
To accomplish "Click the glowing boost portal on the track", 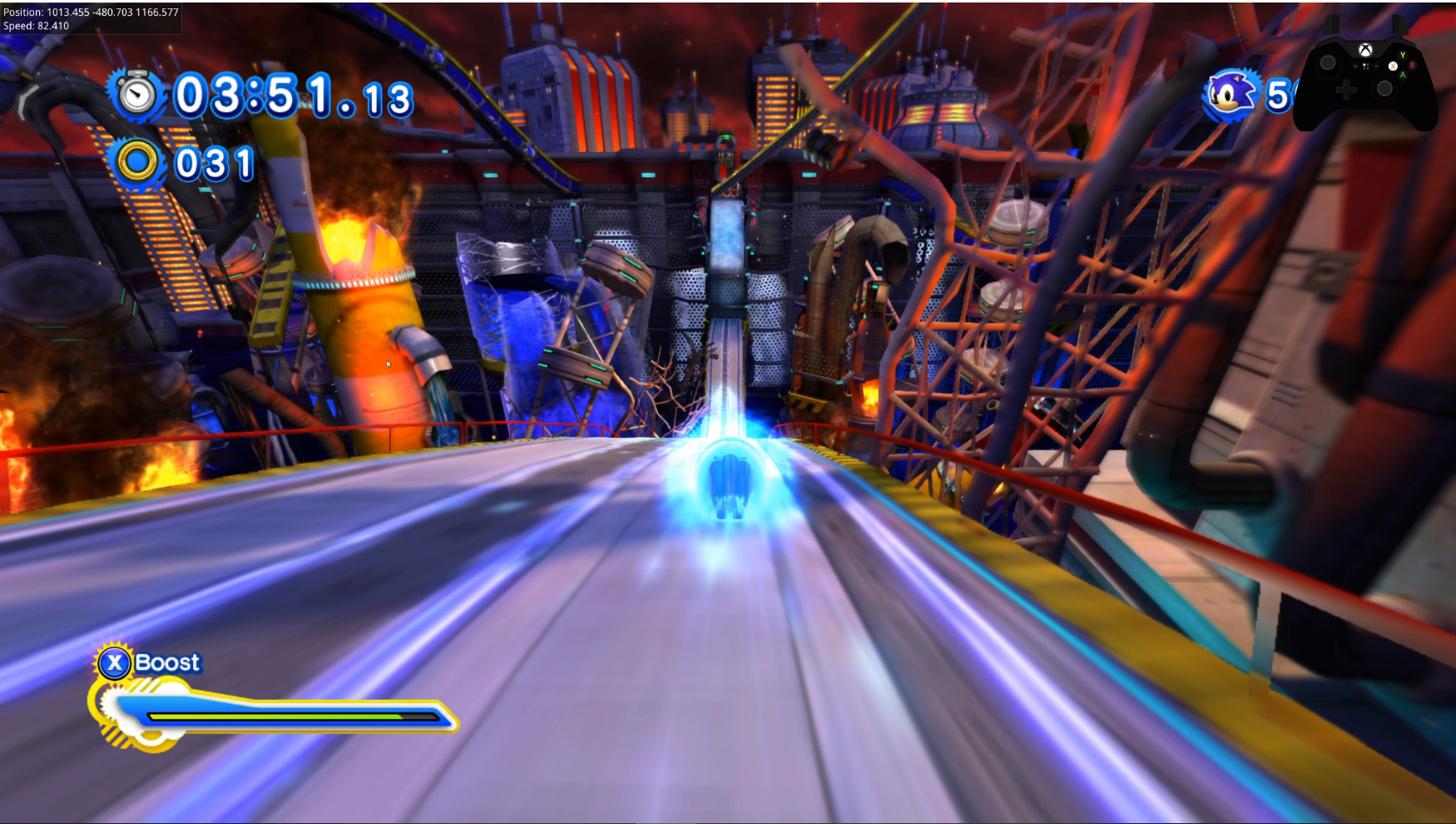I will coord(730,479).
